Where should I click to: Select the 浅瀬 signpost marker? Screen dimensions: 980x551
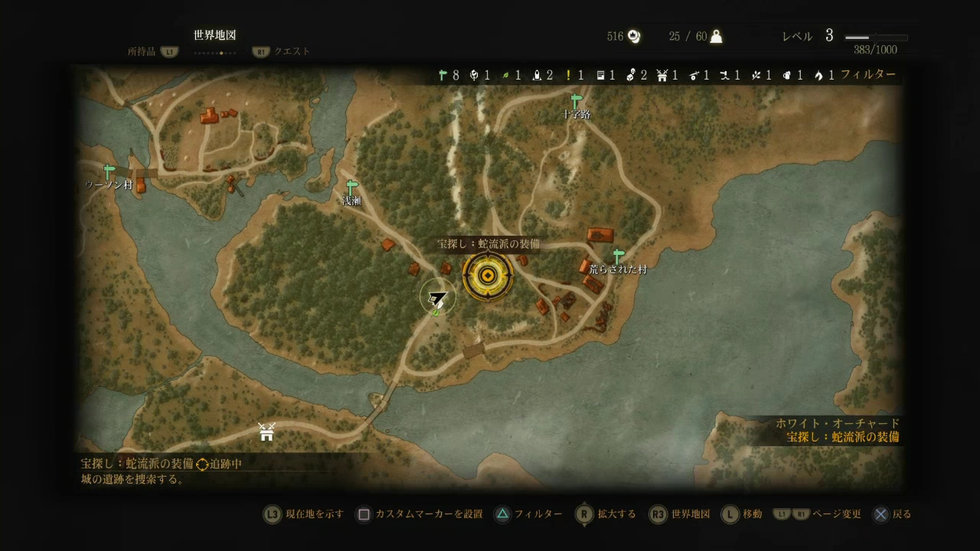[351, 187]
